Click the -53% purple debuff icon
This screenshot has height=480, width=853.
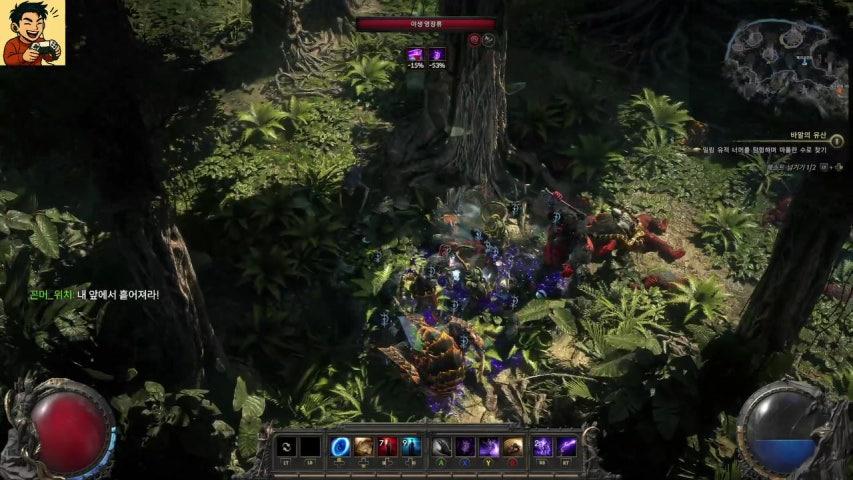[x=437, y=55]
